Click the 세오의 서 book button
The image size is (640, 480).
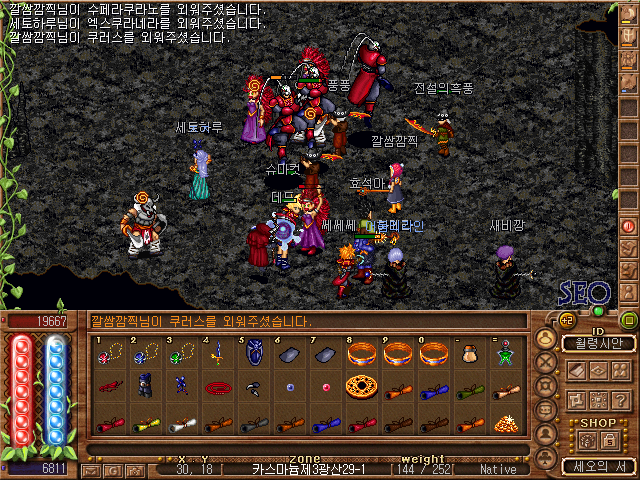click(598, 466)
